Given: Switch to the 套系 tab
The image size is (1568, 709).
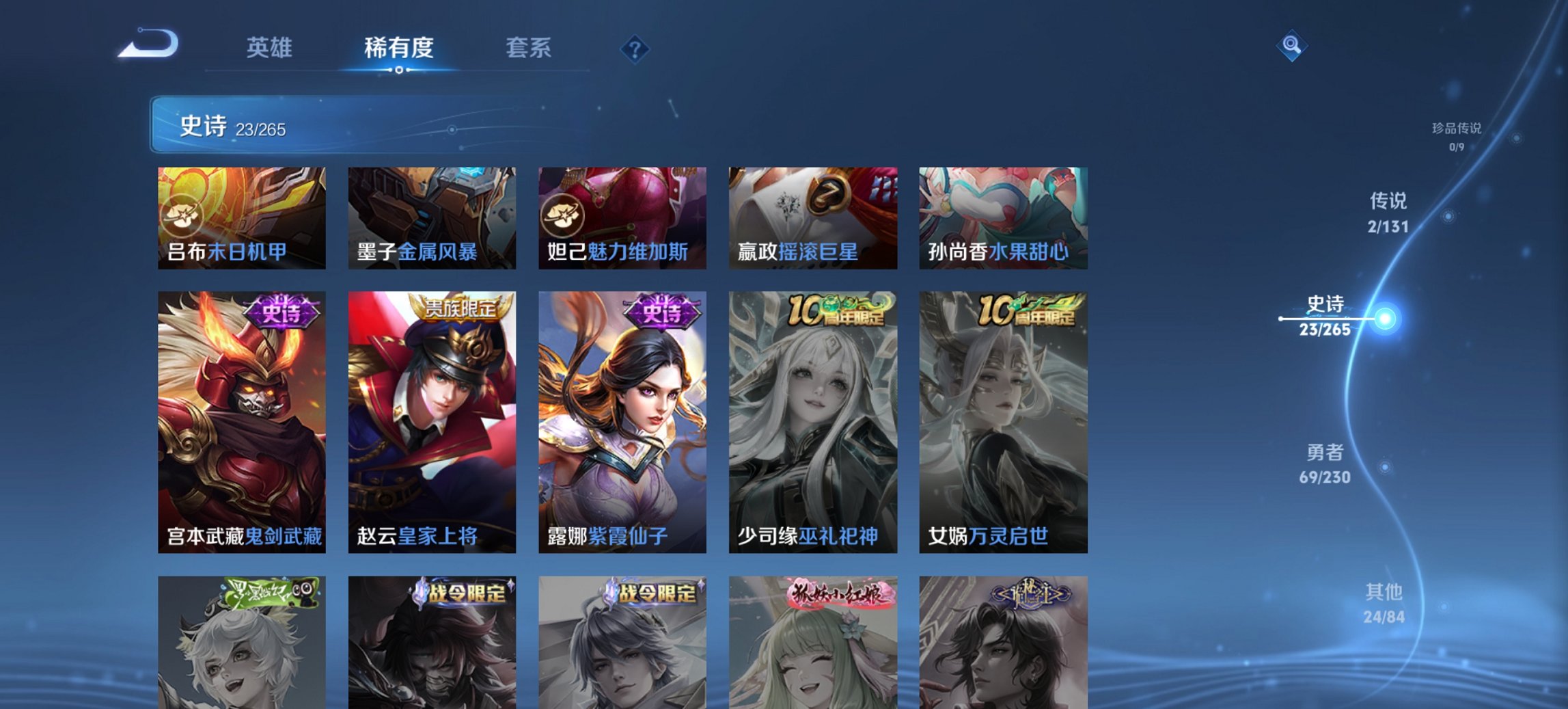Looking at the screenshot, I should [529, 47].
